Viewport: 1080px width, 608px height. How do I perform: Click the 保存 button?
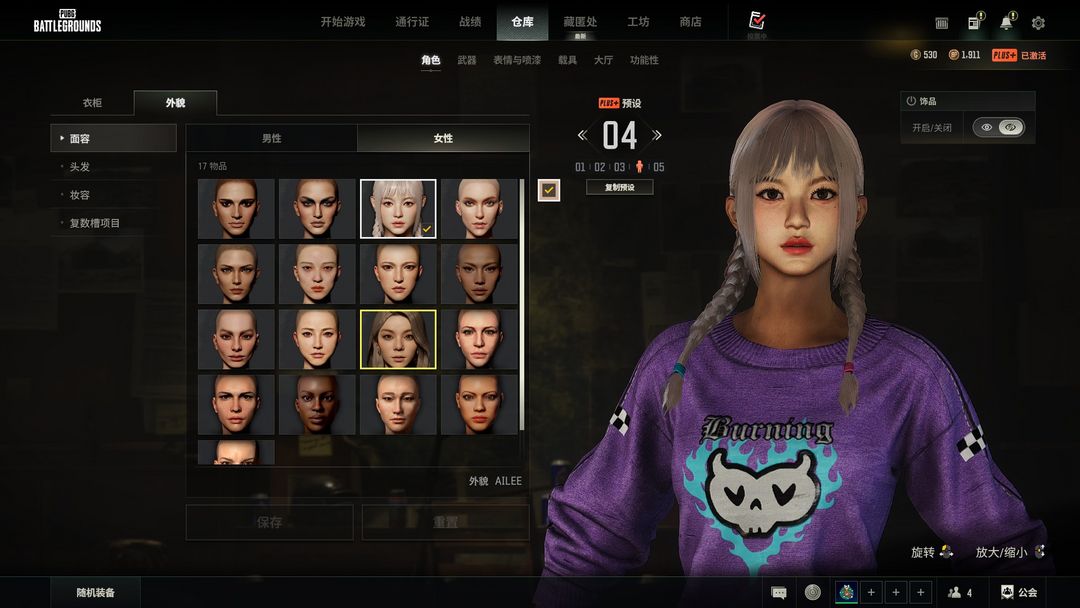point(269,522)
